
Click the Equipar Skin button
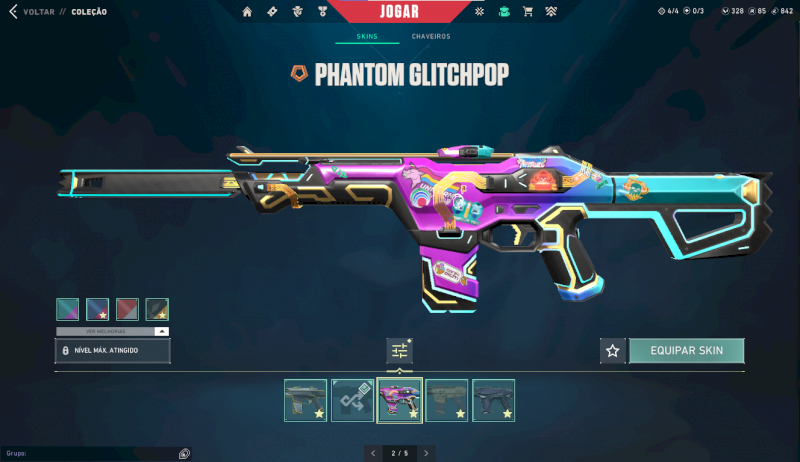(x=686, y=351)
